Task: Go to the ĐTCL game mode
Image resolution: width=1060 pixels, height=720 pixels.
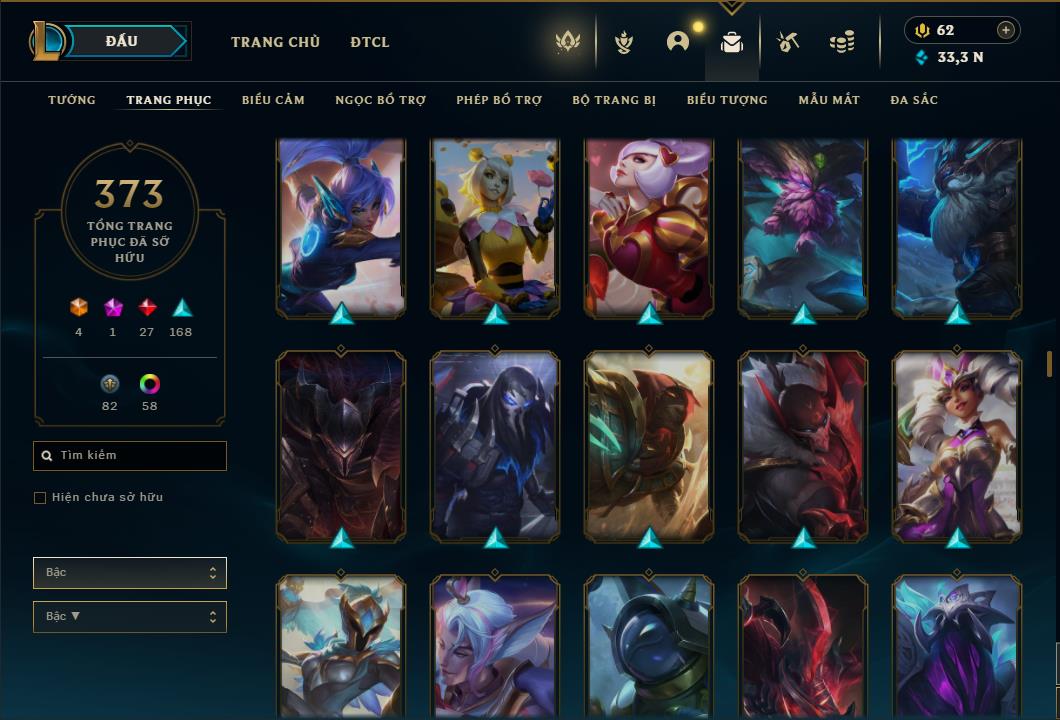Action: click(x=370, y=42)
